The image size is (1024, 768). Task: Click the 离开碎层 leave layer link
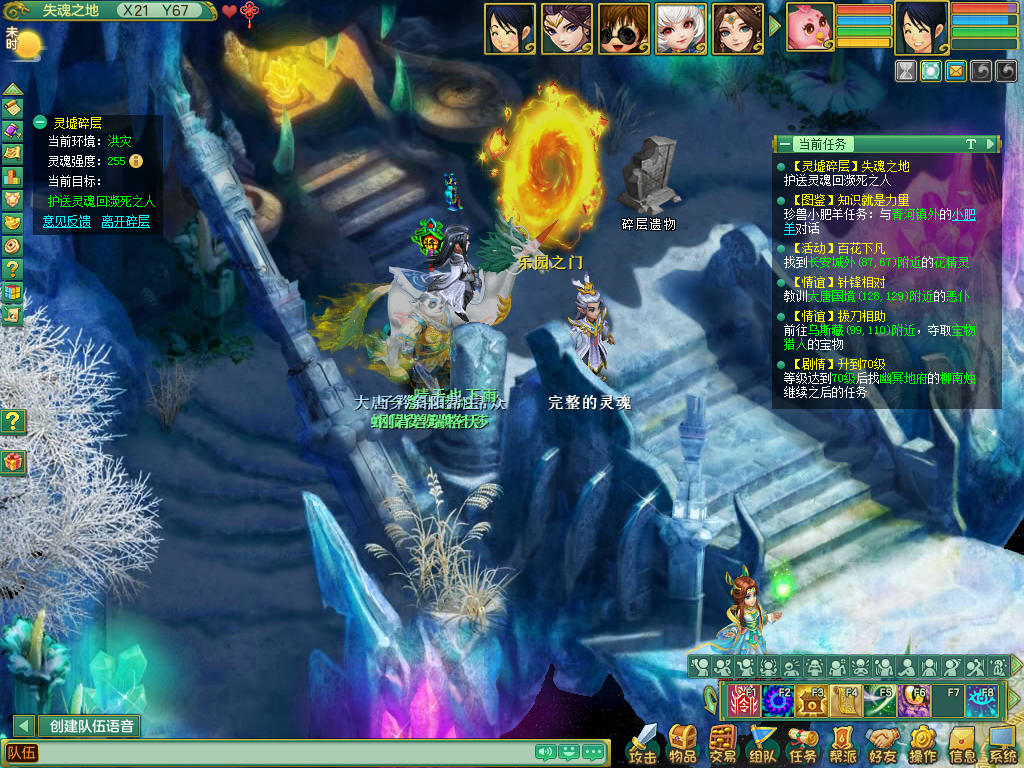(125, 221)
